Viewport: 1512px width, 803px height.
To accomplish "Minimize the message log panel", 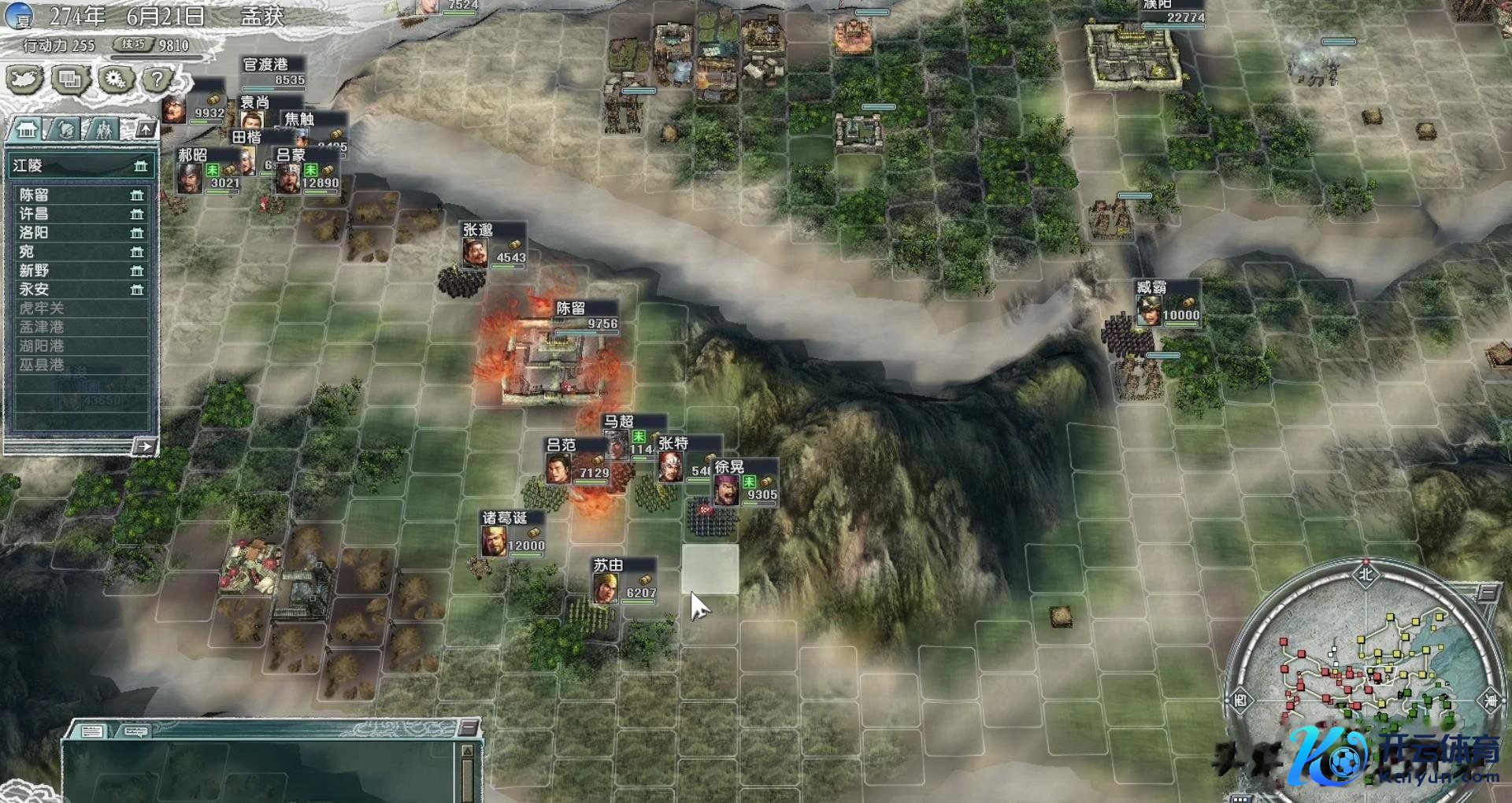I will pos(469,726).
